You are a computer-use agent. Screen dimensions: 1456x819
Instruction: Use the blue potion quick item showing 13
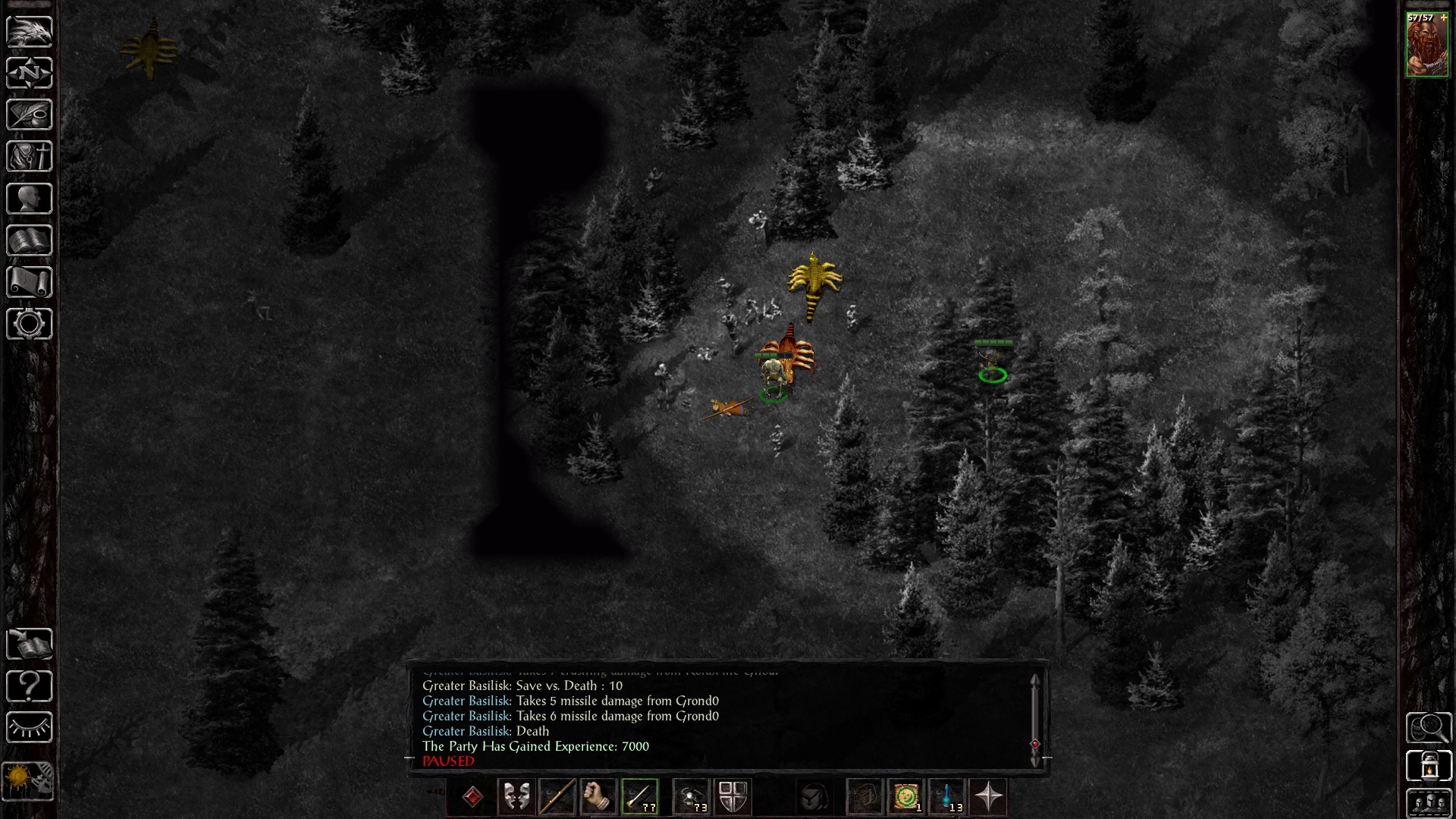click(946, 797)
